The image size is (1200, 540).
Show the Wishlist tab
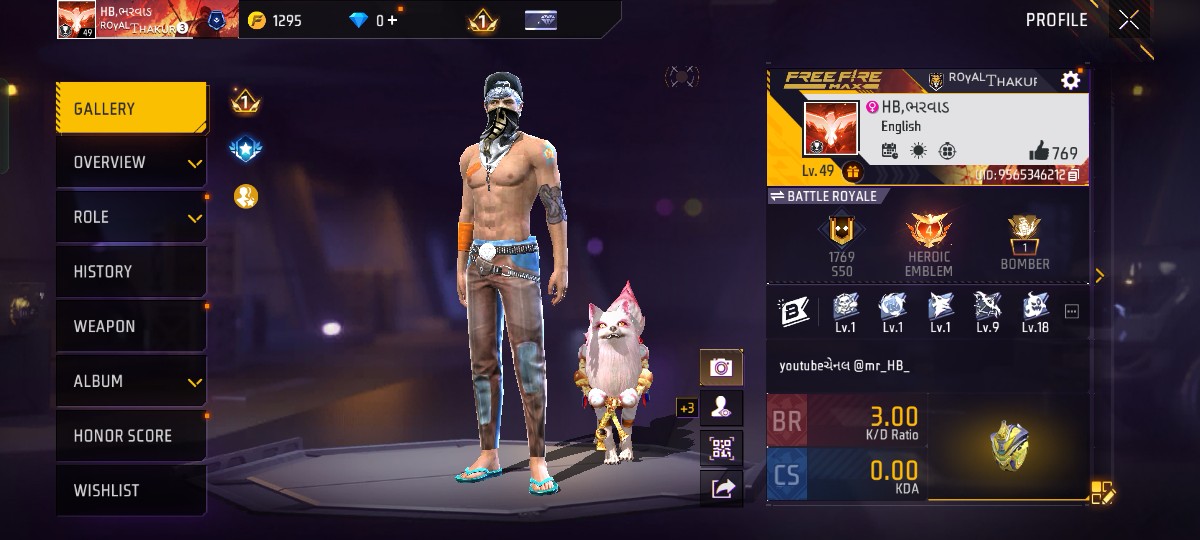pyautogui.click(x=131, y=491)
